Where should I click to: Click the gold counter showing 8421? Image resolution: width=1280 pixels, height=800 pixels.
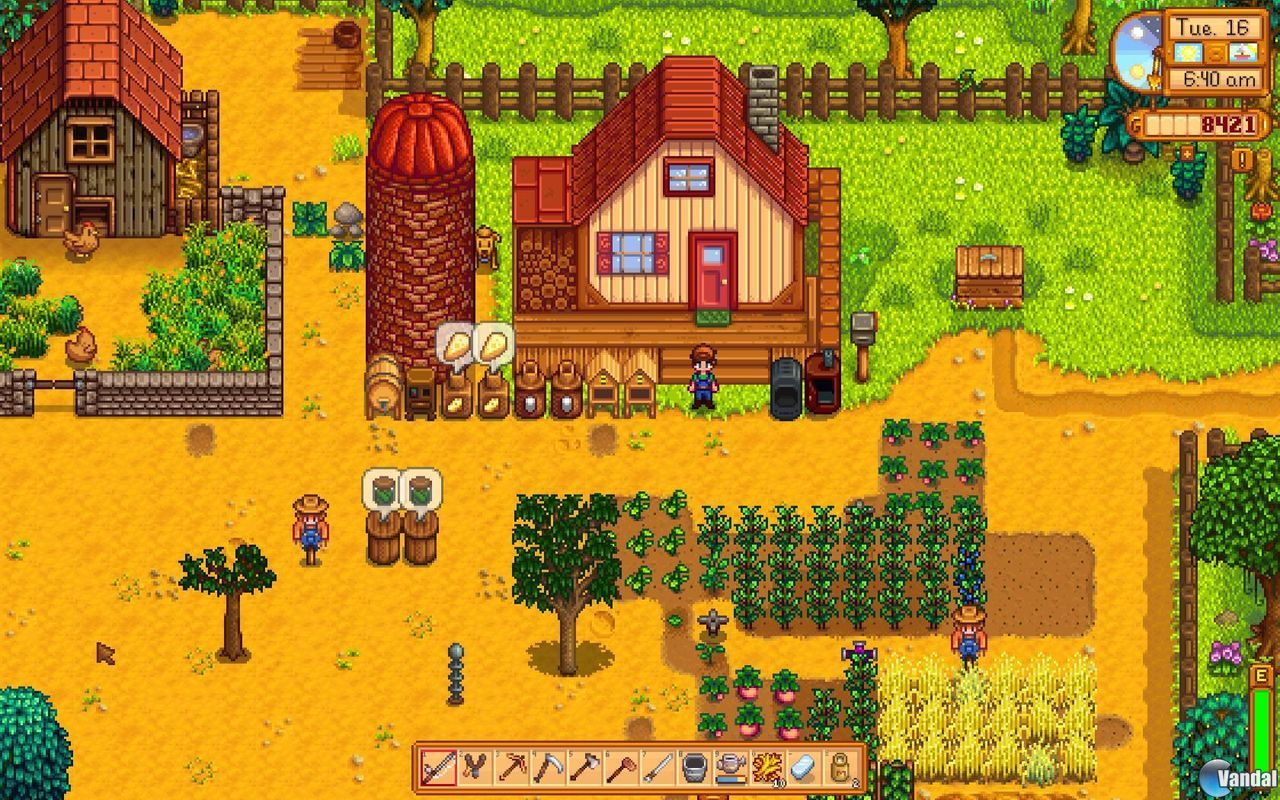click(1227, 122)
